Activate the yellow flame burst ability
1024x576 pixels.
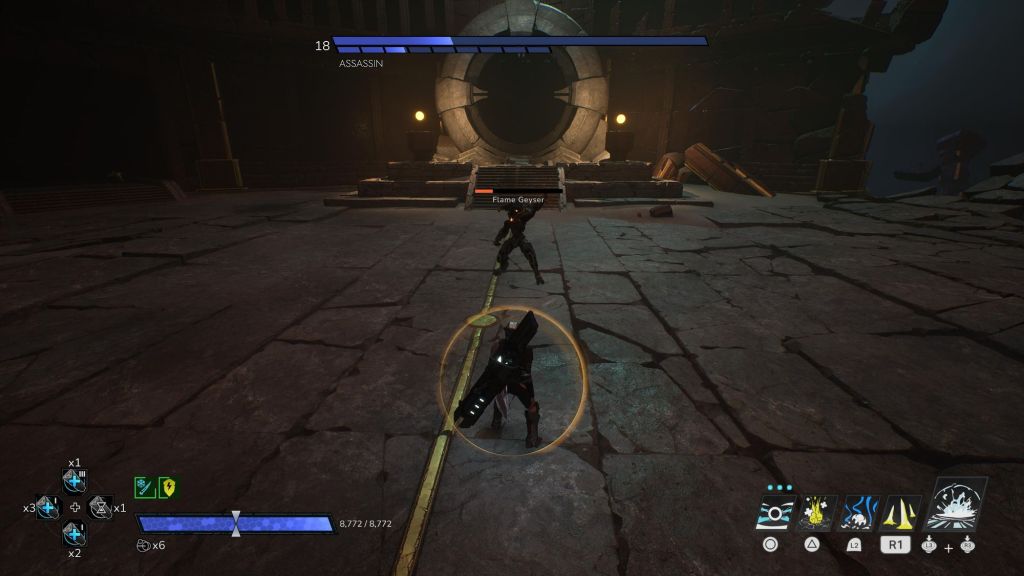tap(817, 512)
